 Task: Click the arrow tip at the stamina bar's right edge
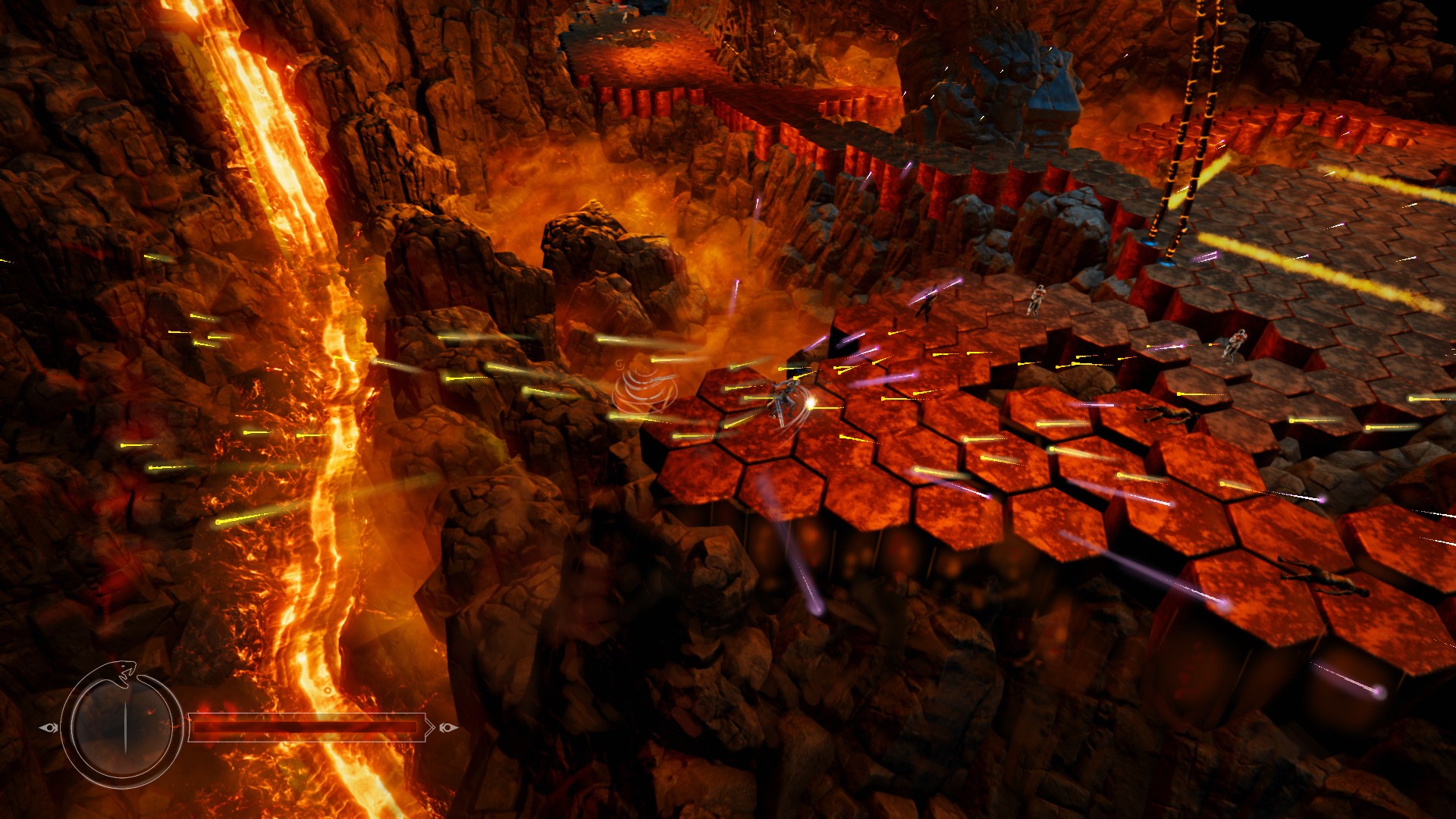(430, 728)
